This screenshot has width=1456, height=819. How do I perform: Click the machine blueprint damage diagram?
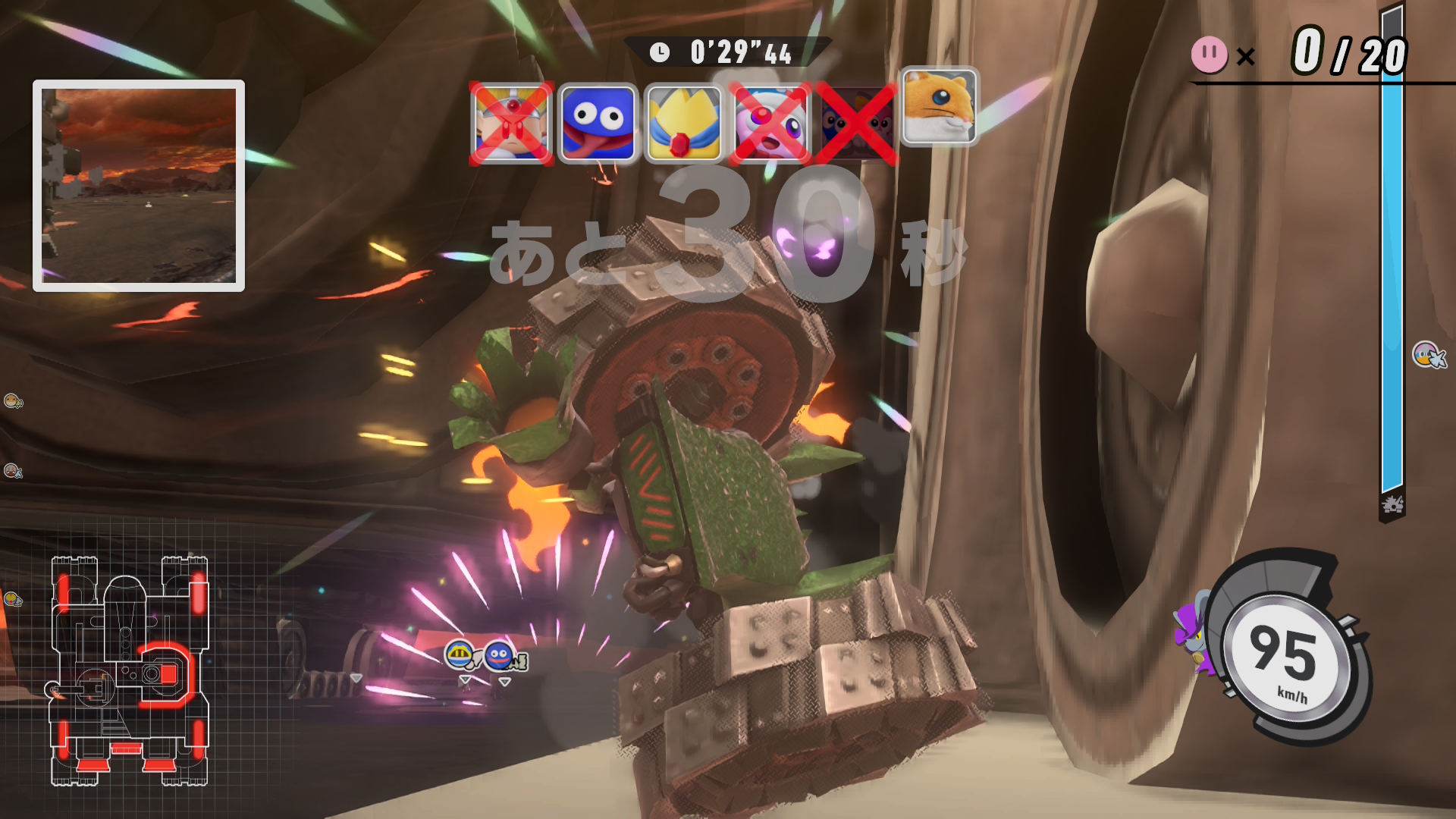129,671
